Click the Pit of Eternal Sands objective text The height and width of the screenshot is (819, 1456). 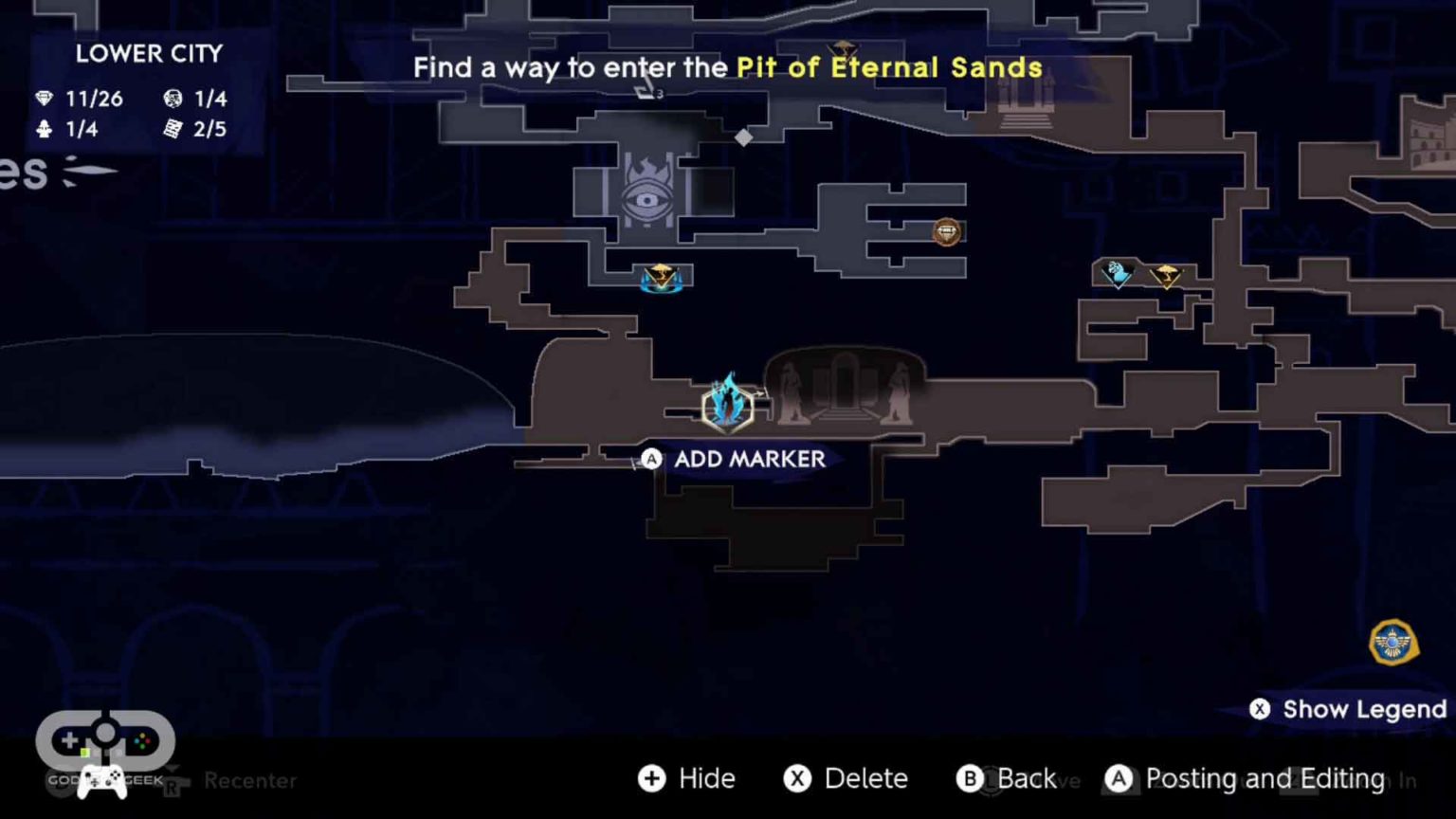pos(889,67)
